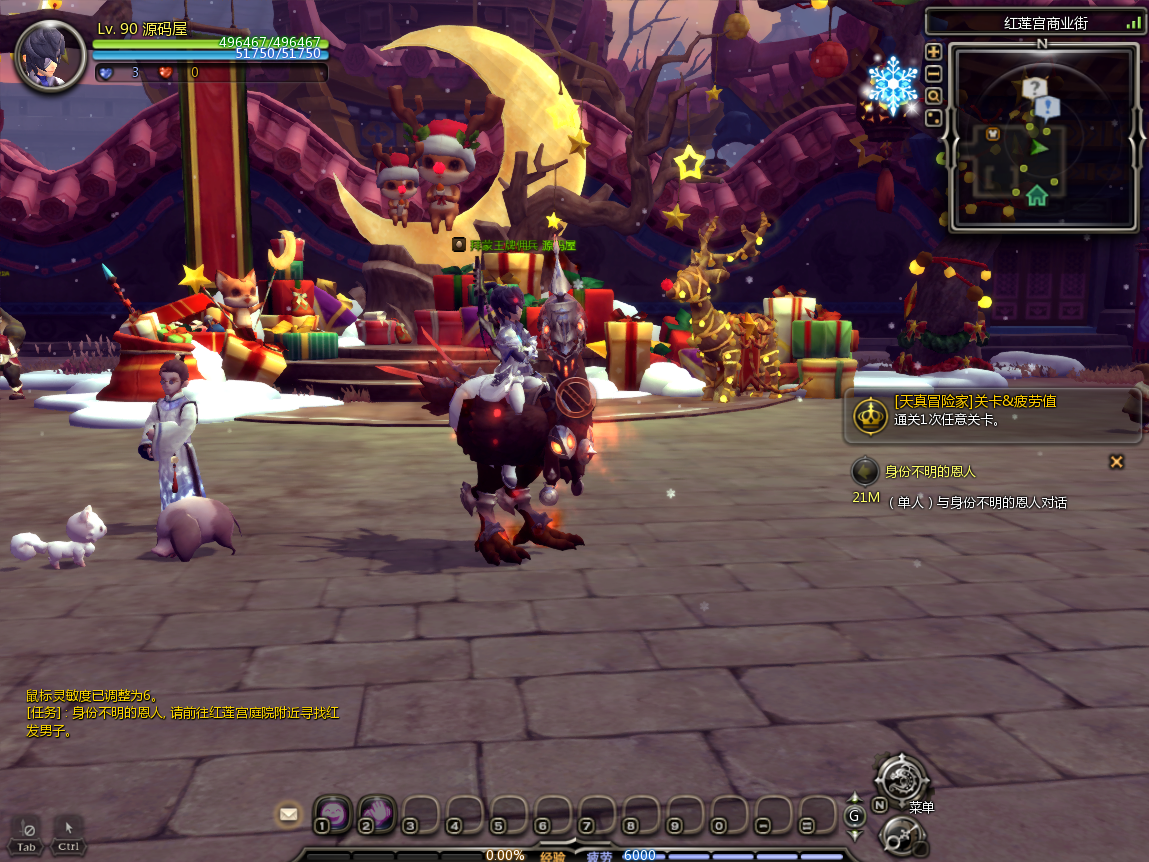Screen dimensions: 1149x862
Task: Open the 菜单 main menu gear button
Action: [902, 778]
